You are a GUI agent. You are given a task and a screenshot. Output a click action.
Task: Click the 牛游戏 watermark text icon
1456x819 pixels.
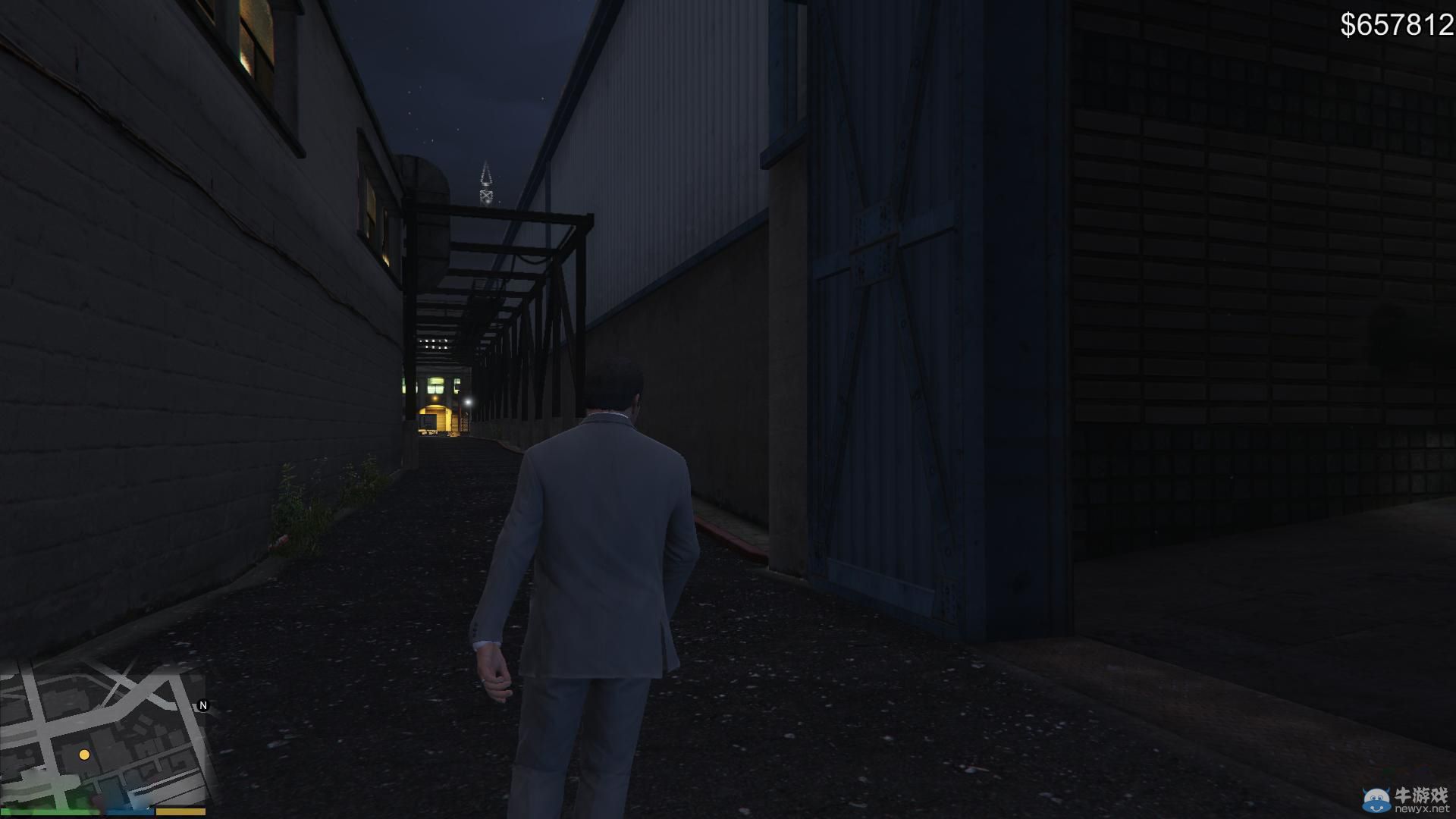[1420, 795]
